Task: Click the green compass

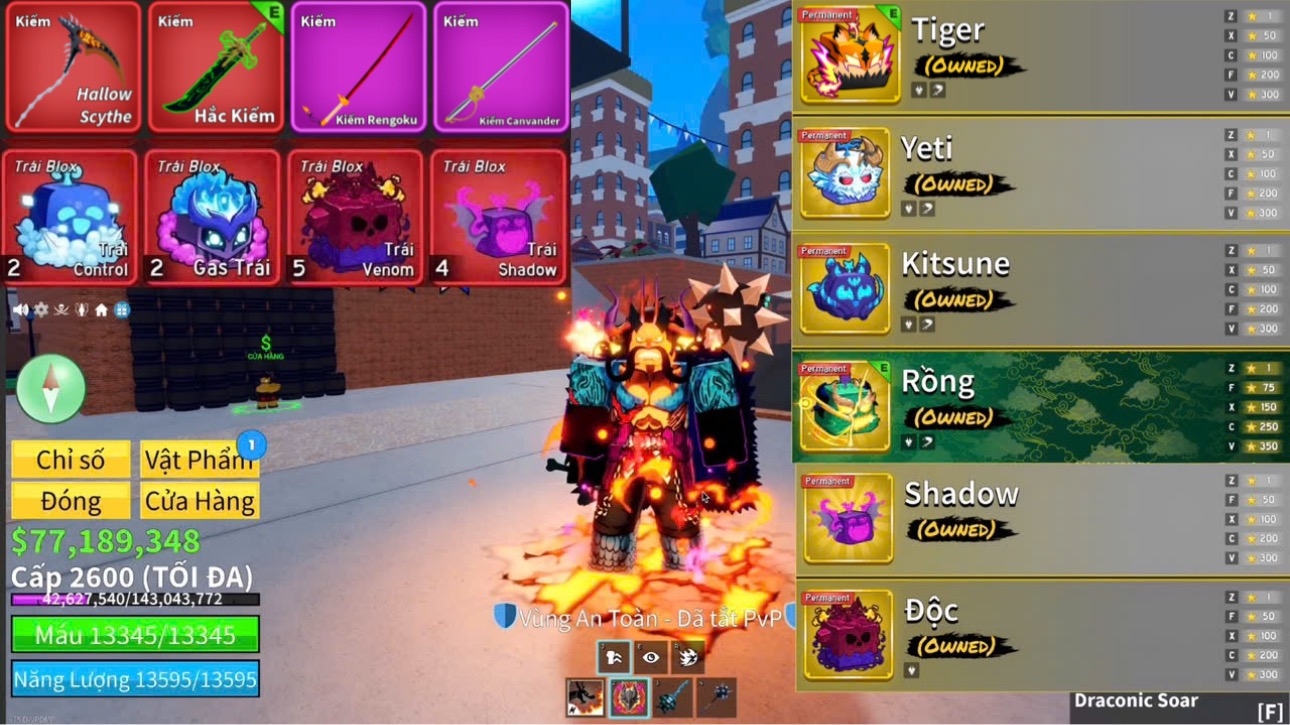Action: click(x=51, y=388)
